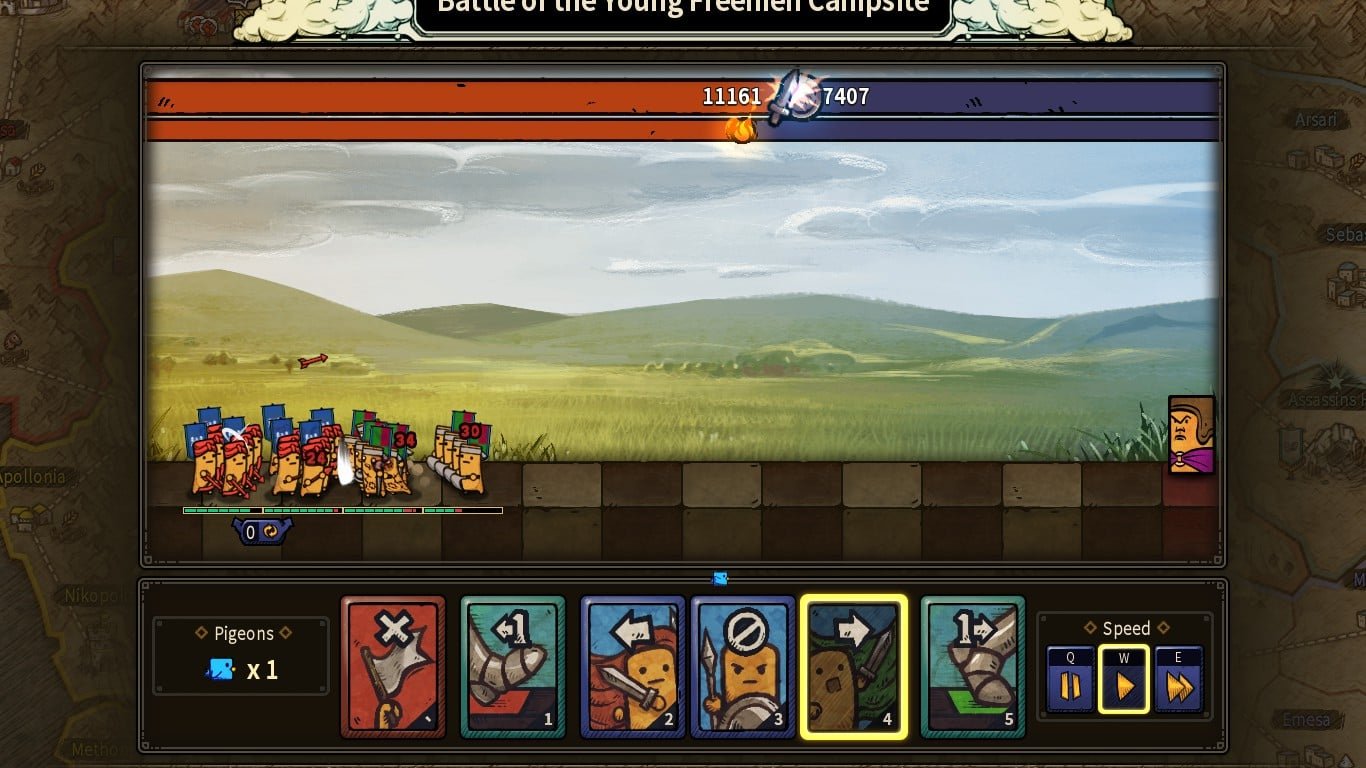Select the red retreat flag card
This screenshot has height=768, width=1366.
393,667
